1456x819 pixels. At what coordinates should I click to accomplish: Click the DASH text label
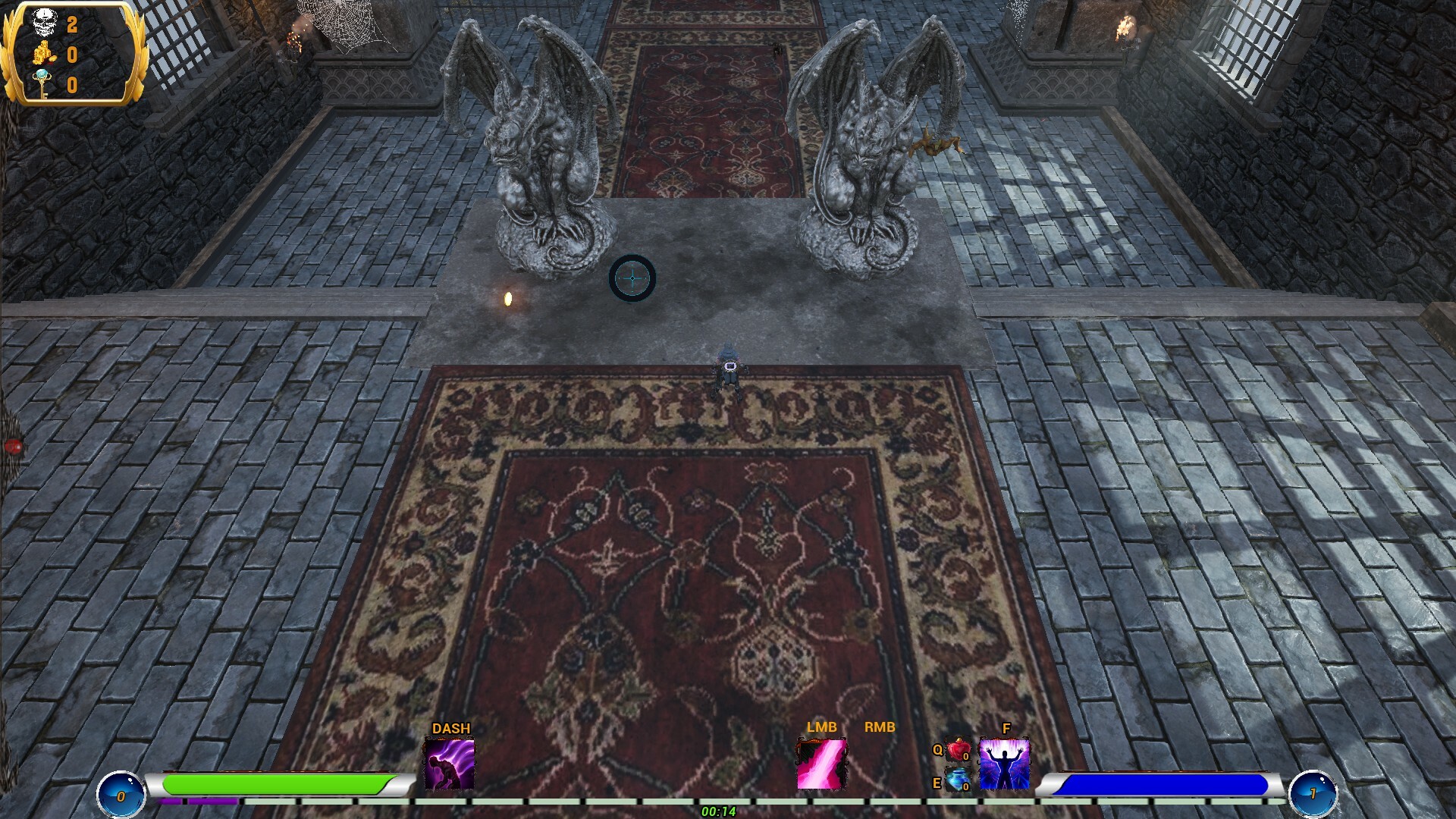451,727
